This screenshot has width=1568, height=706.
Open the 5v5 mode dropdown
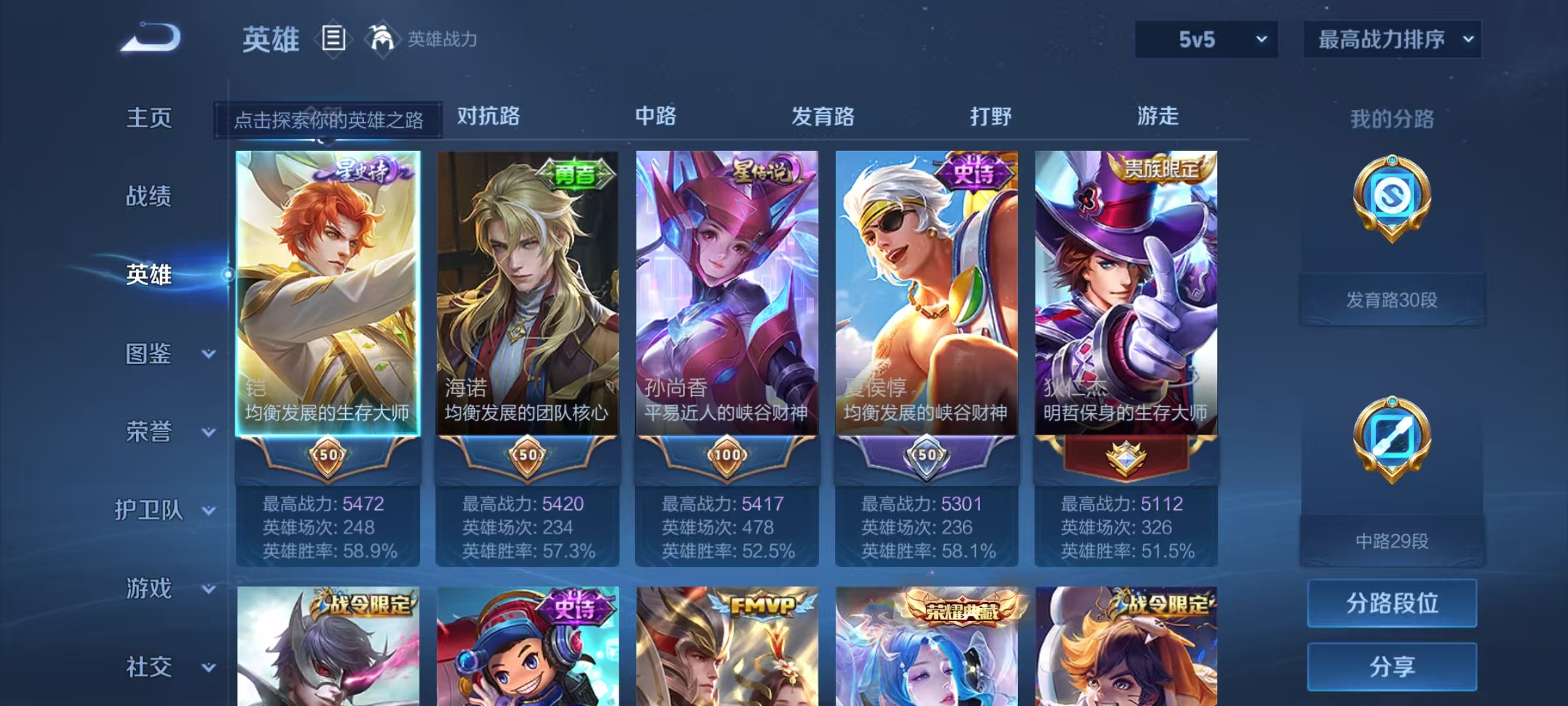[1205, 39]
